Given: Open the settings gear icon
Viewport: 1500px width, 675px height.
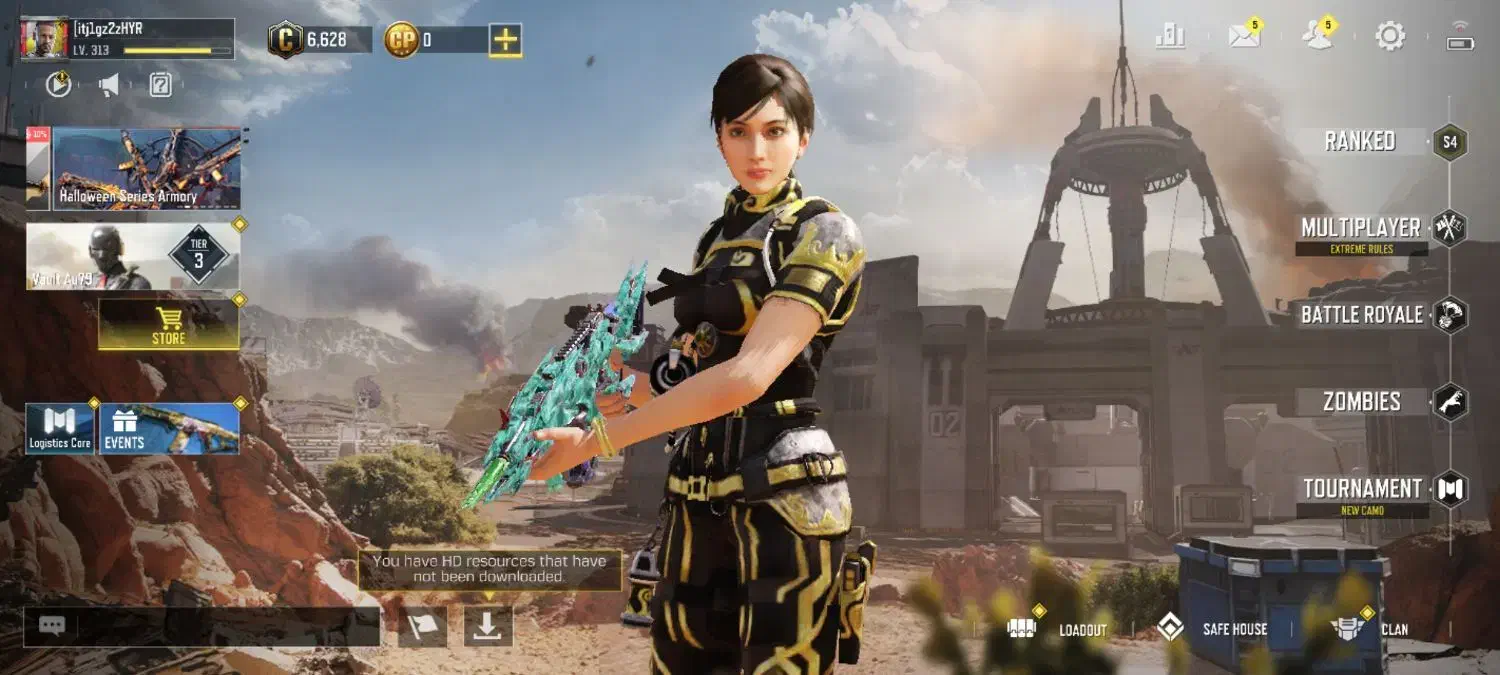Looking at the screenshot, I should pos(1390,37).
